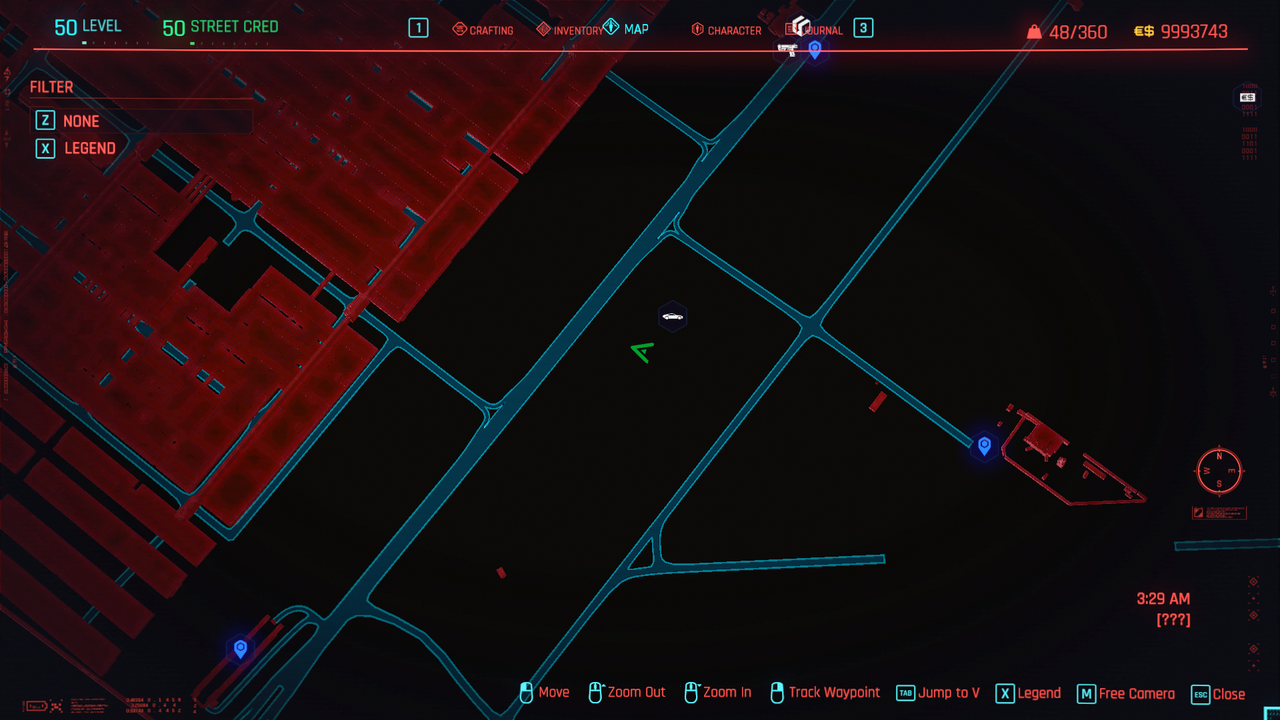Click the green player arrow marker

[x=642, y=351]
